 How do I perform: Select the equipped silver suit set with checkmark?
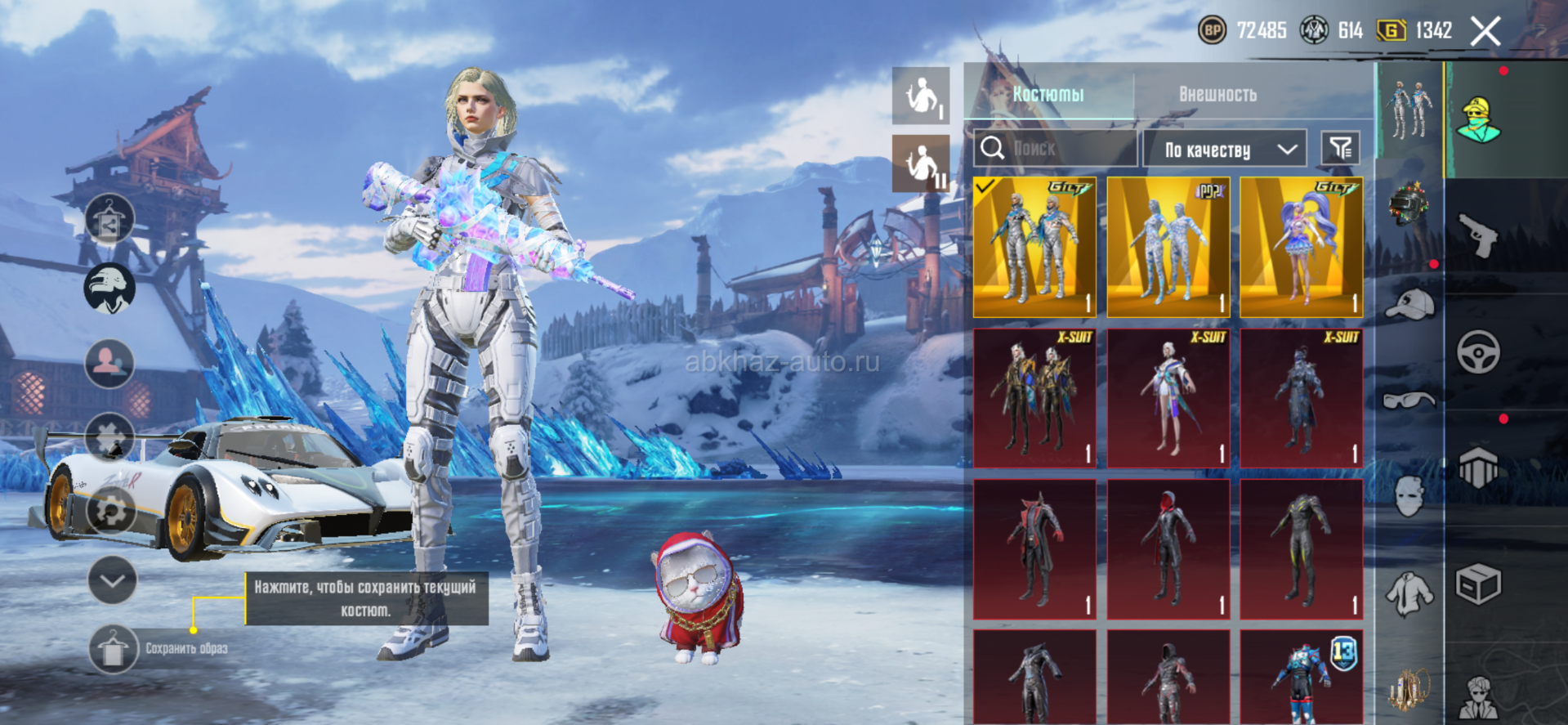click(x=1034, y=247)
